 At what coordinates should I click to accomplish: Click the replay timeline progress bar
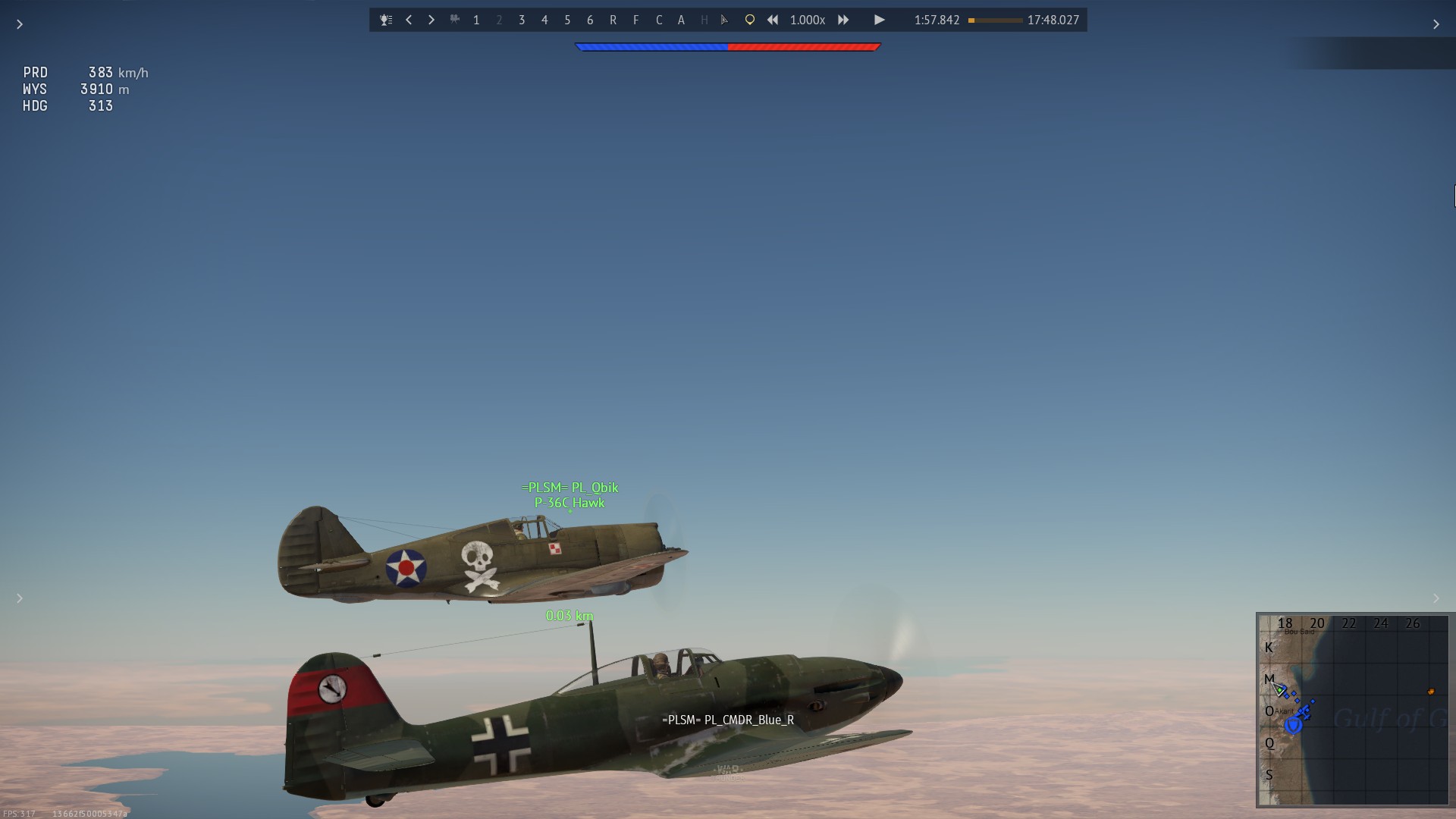[995, 20]
